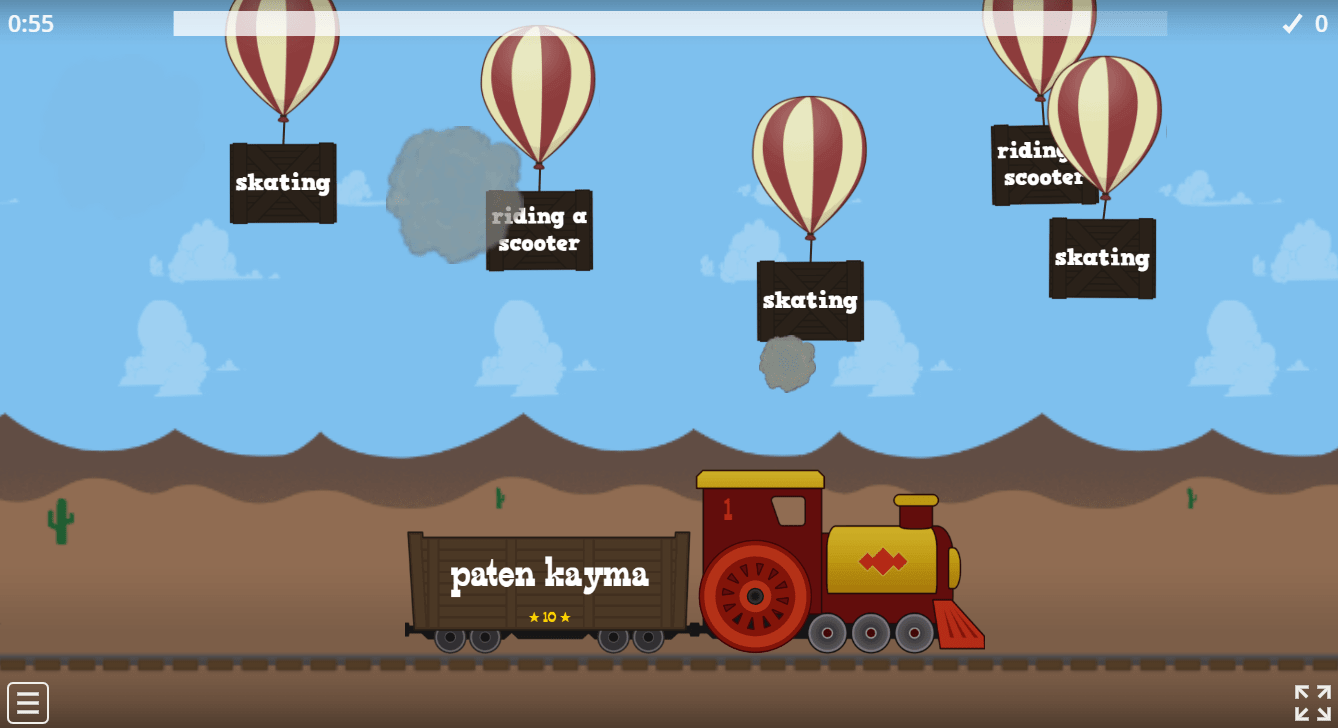This screenshot has width=1338, height=728.
Task: Open the hamburger menu in bottom left
Action: [x=30, y=700]
